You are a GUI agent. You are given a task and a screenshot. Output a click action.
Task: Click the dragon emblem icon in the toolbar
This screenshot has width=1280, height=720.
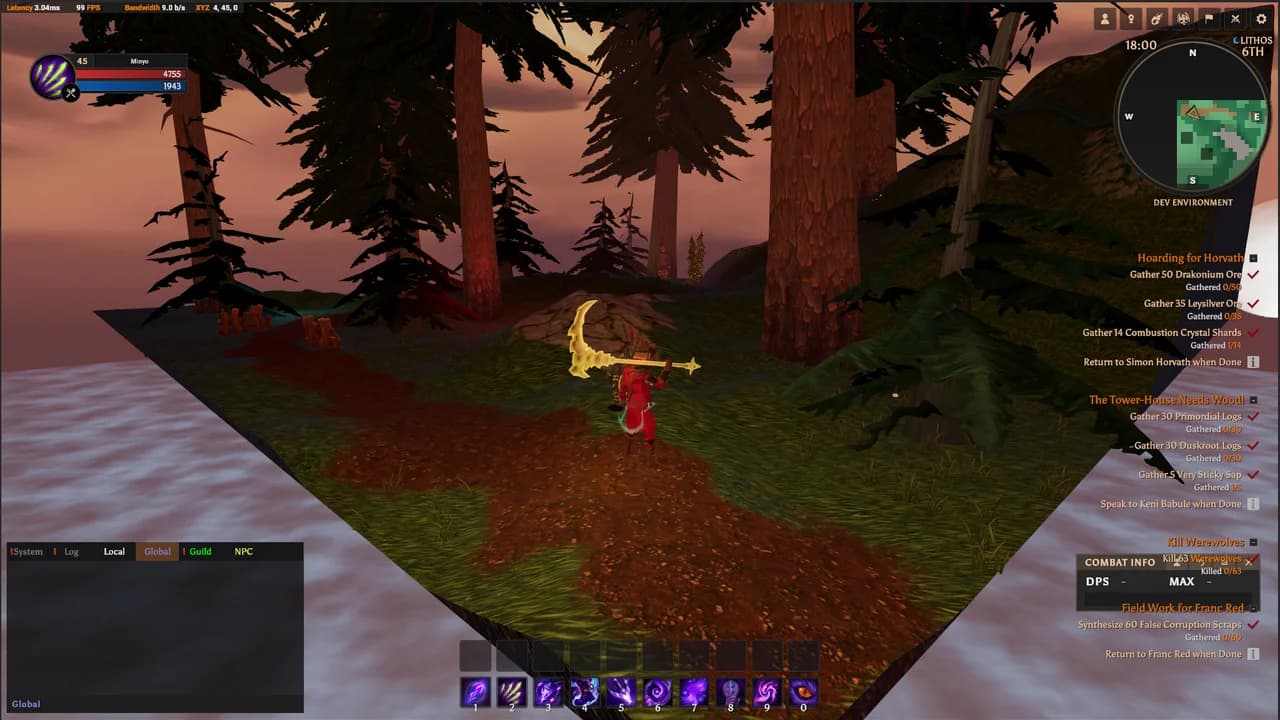pyautogui.click(x=1183, y=19)
